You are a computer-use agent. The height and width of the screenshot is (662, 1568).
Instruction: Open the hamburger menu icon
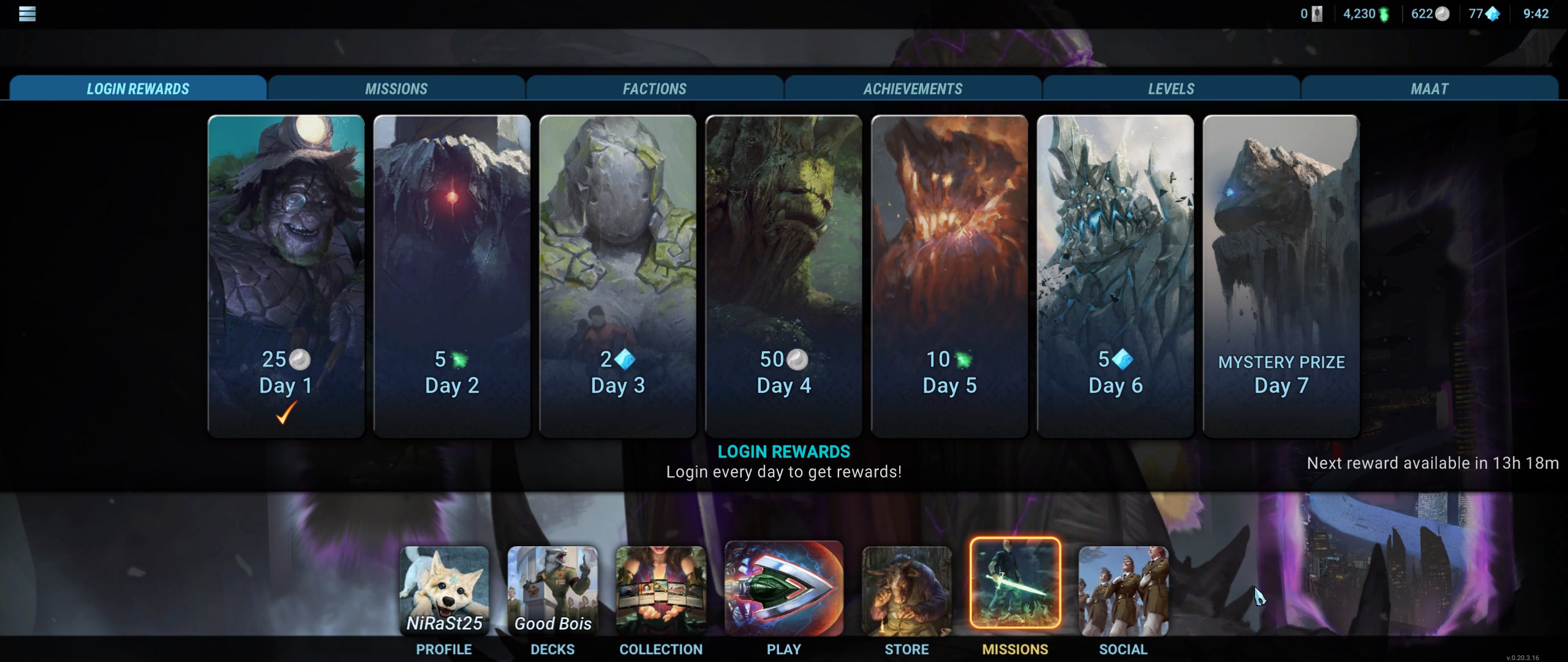[x=27, y=13]
